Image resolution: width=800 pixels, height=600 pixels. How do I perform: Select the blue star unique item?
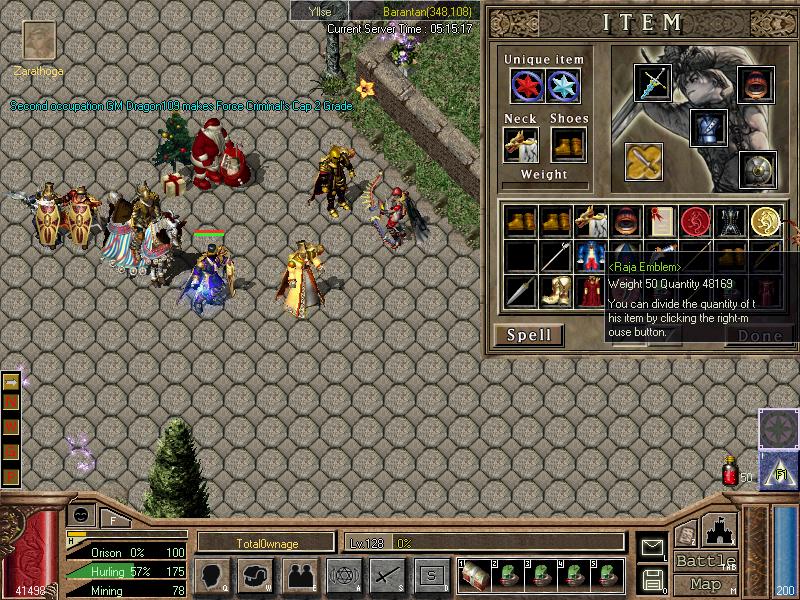(x=564, y=86)
